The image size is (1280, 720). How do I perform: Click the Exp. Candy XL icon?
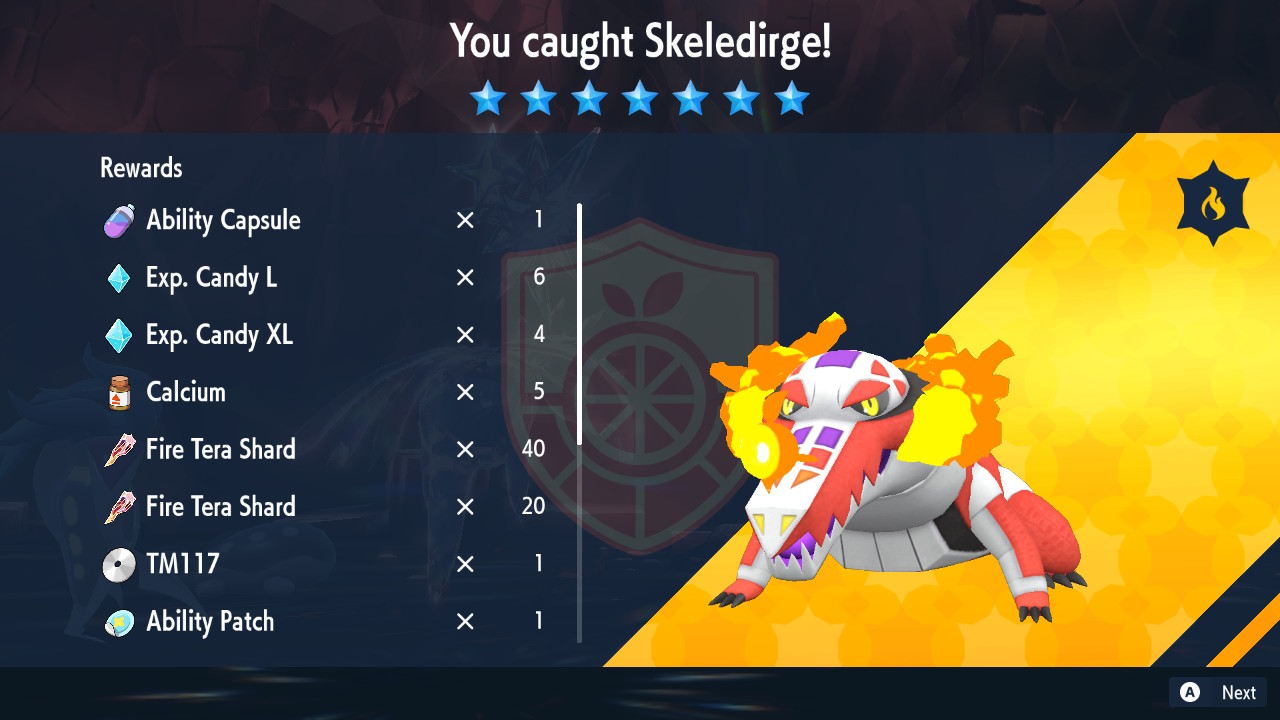(117, 336)
